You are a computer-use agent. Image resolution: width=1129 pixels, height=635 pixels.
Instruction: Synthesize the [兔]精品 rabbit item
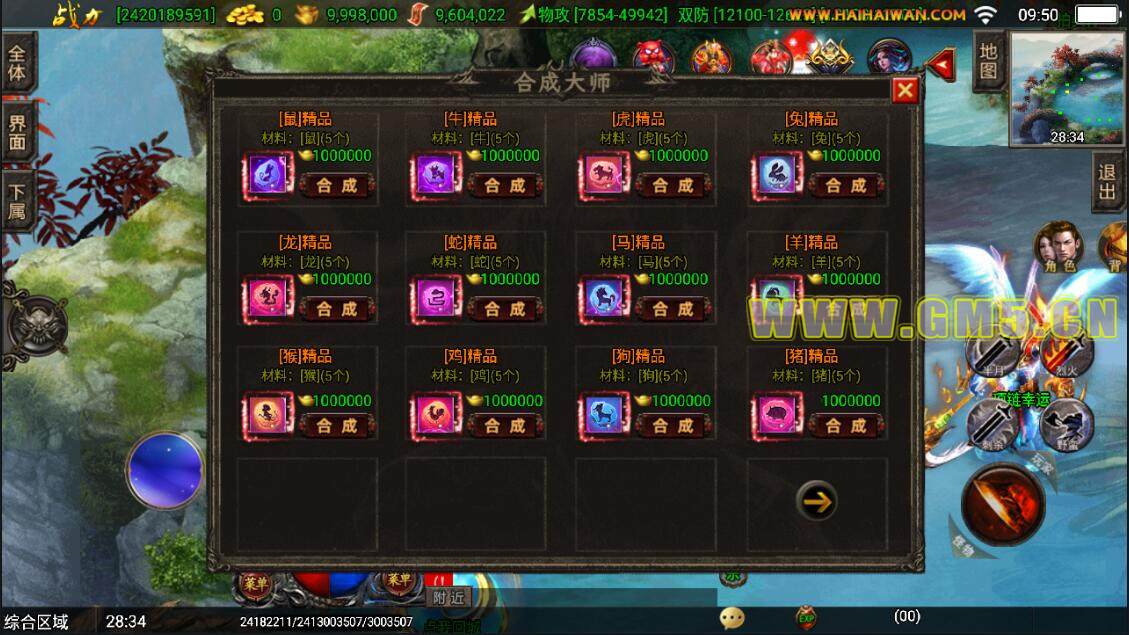tap(845, 186)
